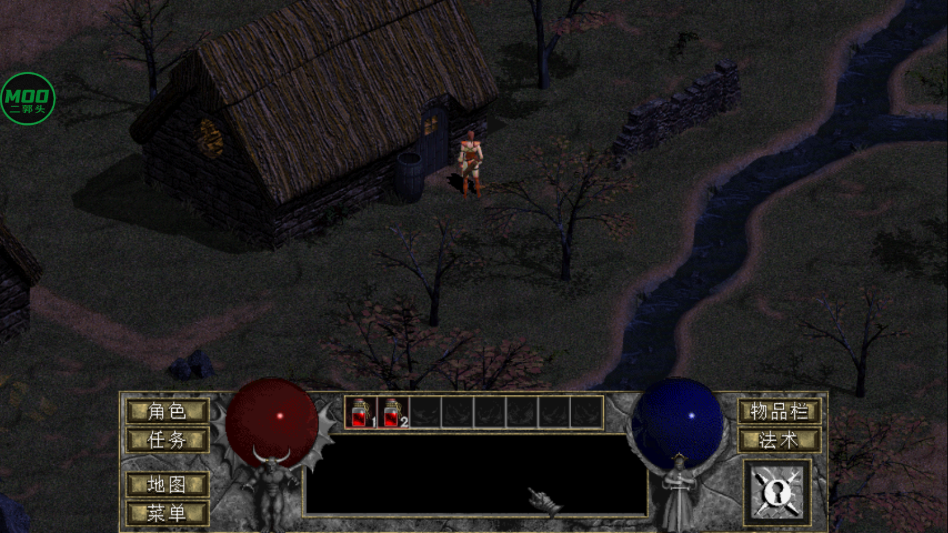Toggle the 地图 automap button
The height and width of the screenshot is (533, 948).
[167, 484]
